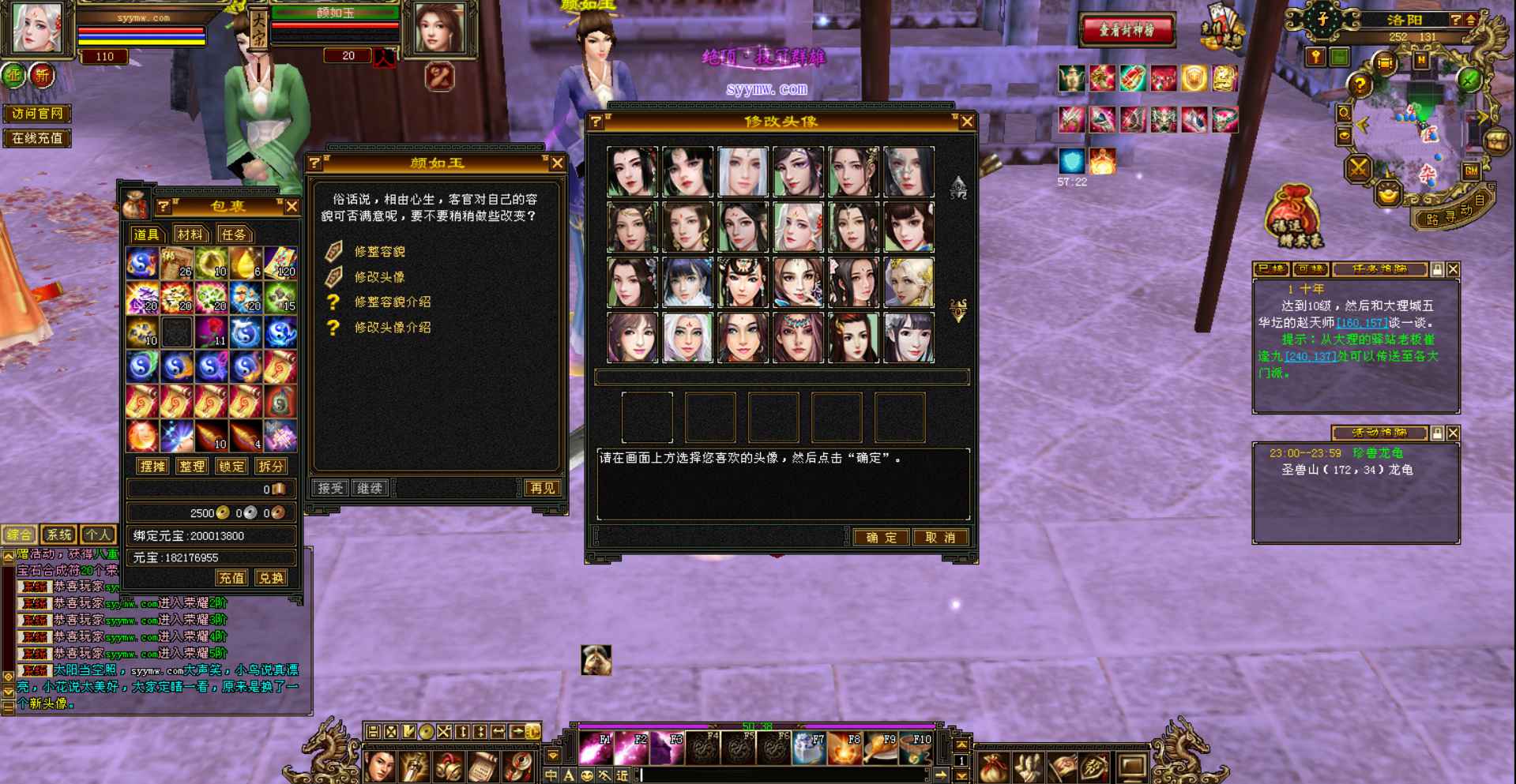The image size is (1516, 784).
Task: Click 确定 to confirm the chosen avatar
Action: [x=882, y=538]
